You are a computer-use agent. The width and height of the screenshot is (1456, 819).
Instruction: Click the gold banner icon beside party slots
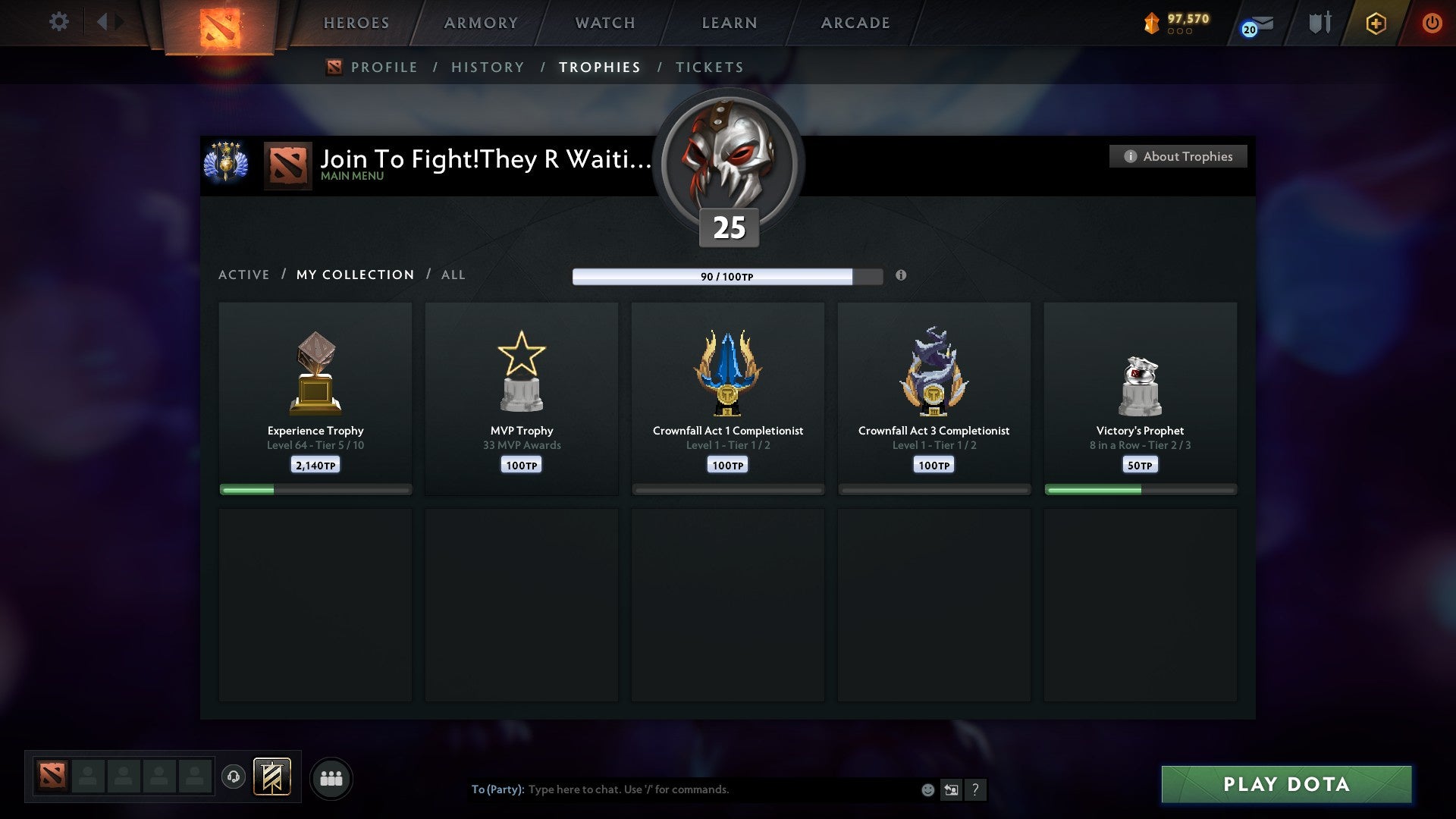point(271,777)
